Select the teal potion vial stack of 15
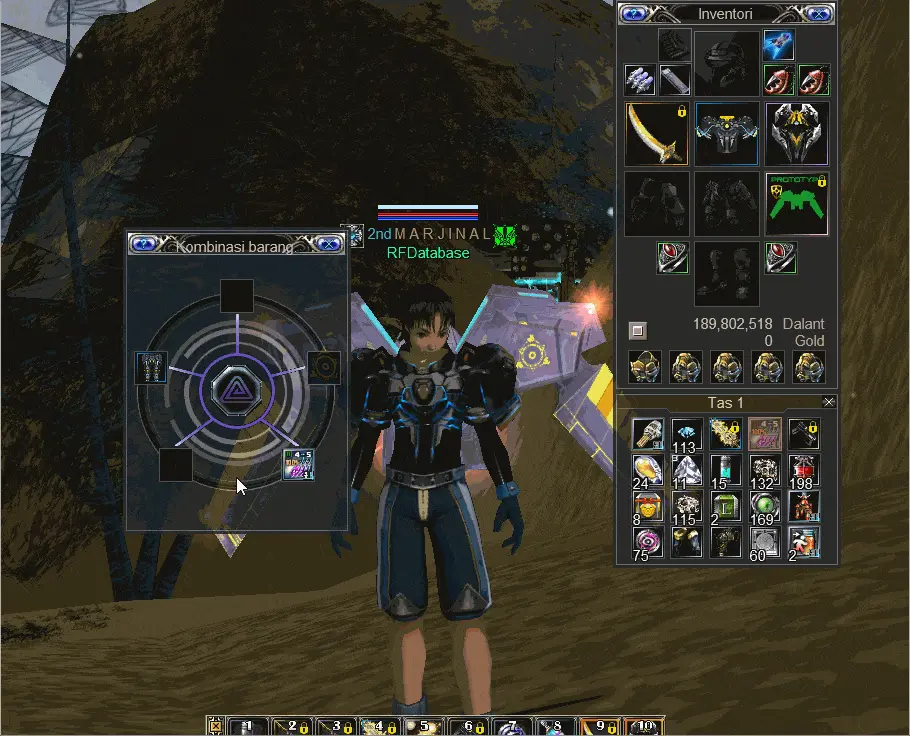Viewport: 910px width, 736px height. pyautogui.click(x=726, y=469)
